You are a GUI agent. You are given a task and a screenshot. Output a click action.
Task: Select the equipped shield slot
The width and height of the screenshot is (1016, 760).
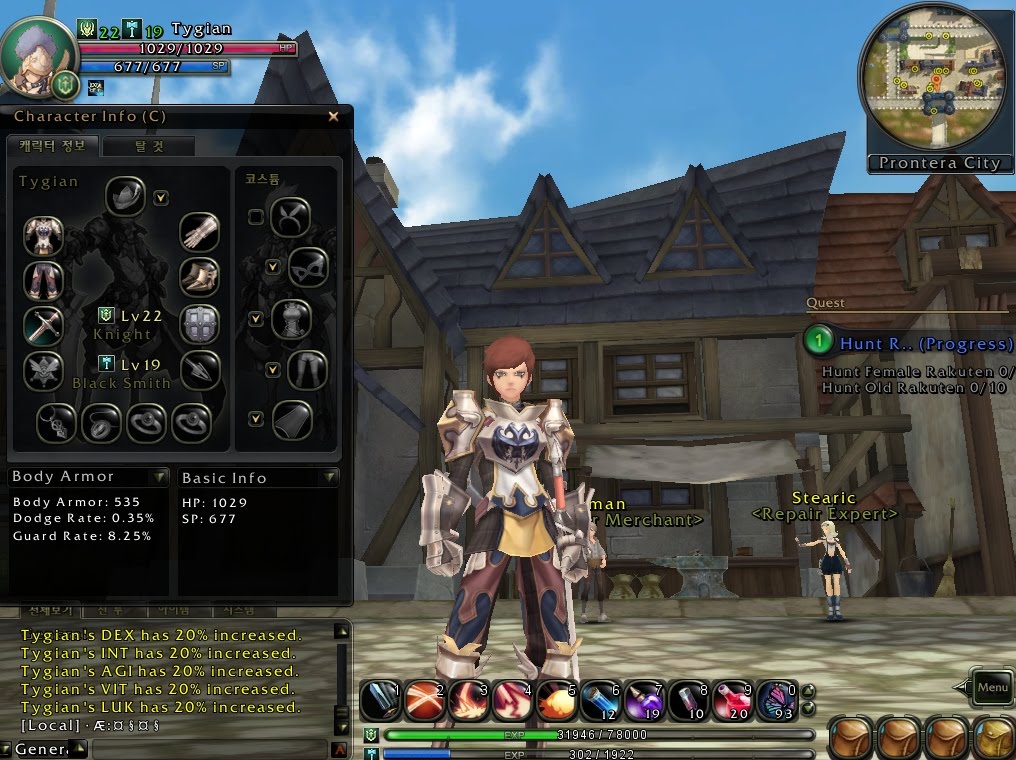click(x=199, y=324)
